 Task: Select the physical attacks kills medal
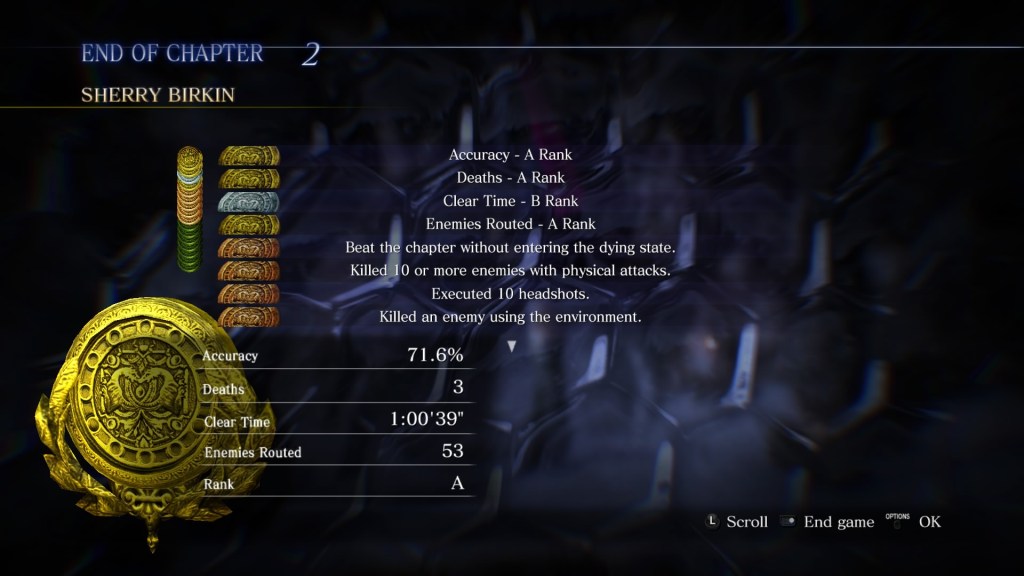tap(248, 270)
